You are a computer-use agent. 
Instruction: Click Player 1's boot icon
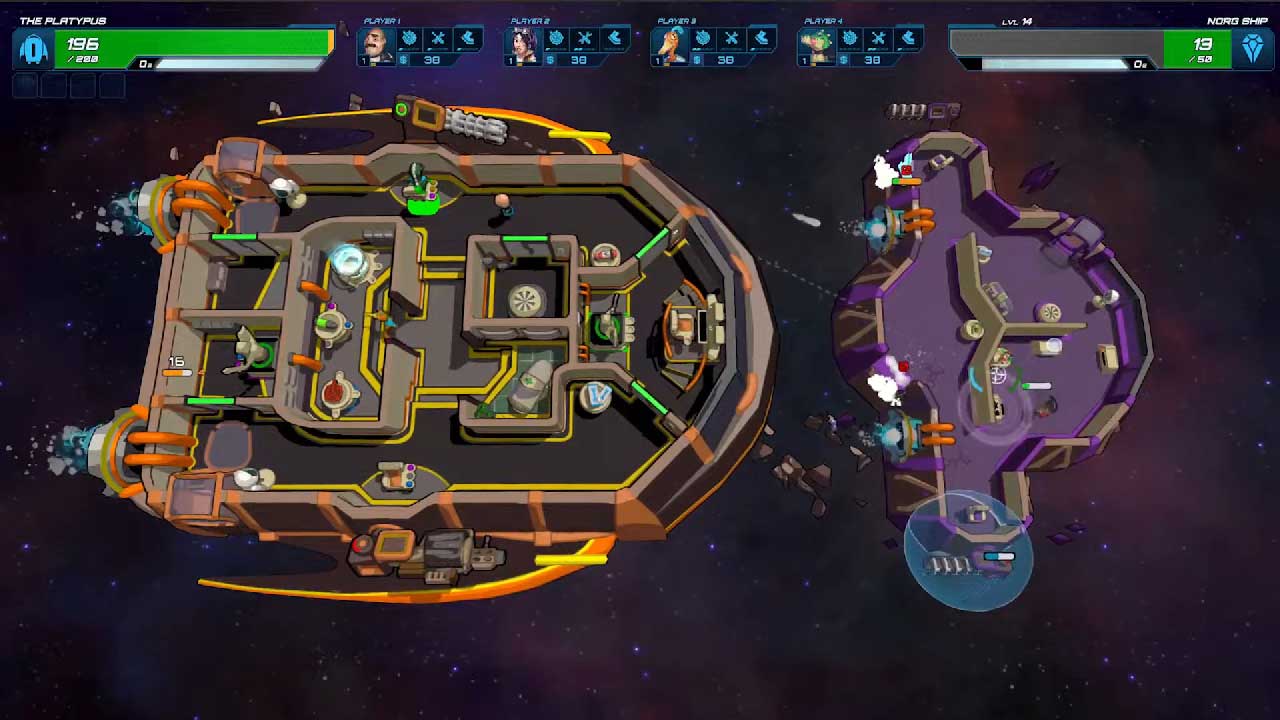[467, 39]
